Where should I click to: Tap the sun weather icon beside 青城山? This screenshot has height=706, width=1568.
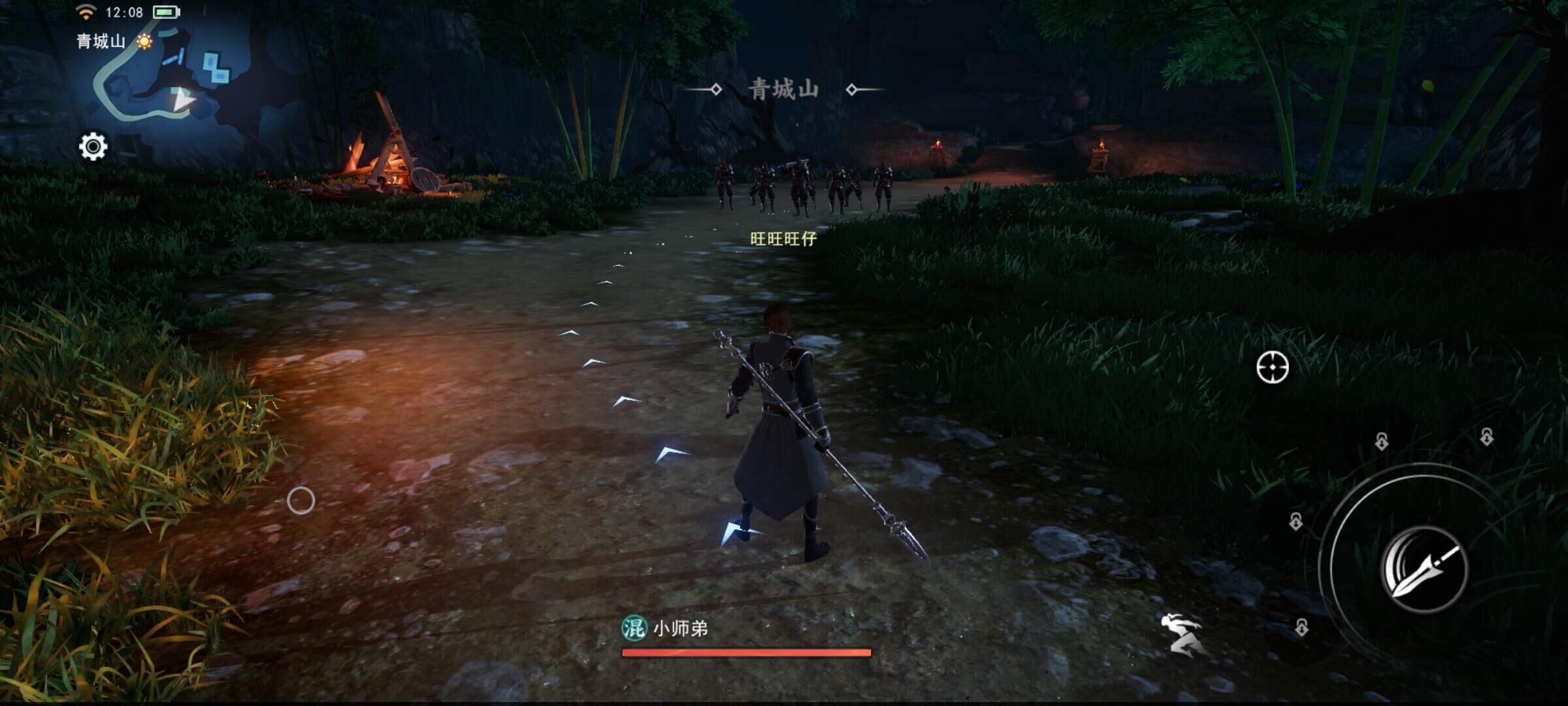(x=144, y=42)
